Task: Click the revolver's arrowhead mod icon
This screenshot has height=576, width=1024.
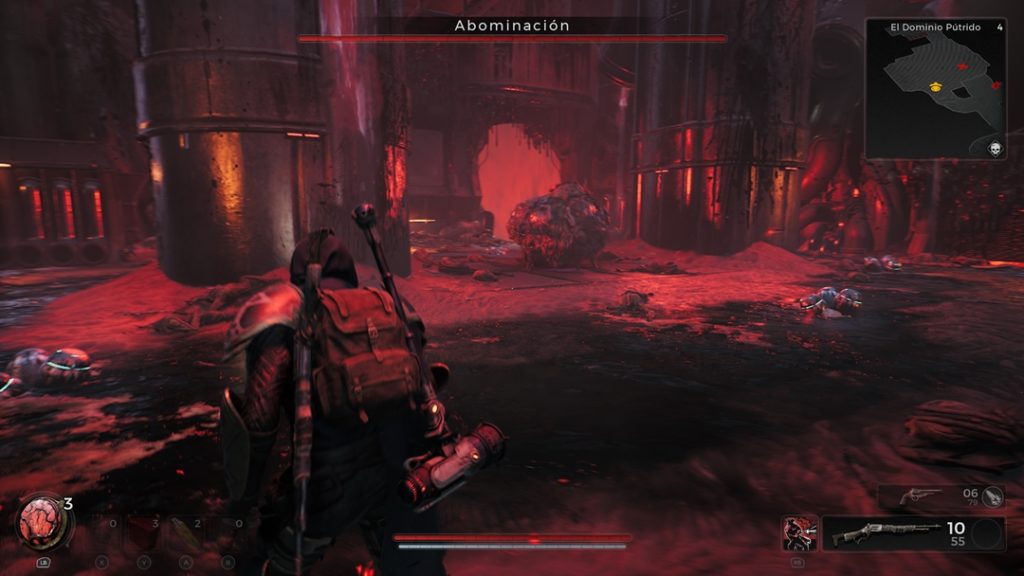Action: pyautogui.click(x=993, y=495)
